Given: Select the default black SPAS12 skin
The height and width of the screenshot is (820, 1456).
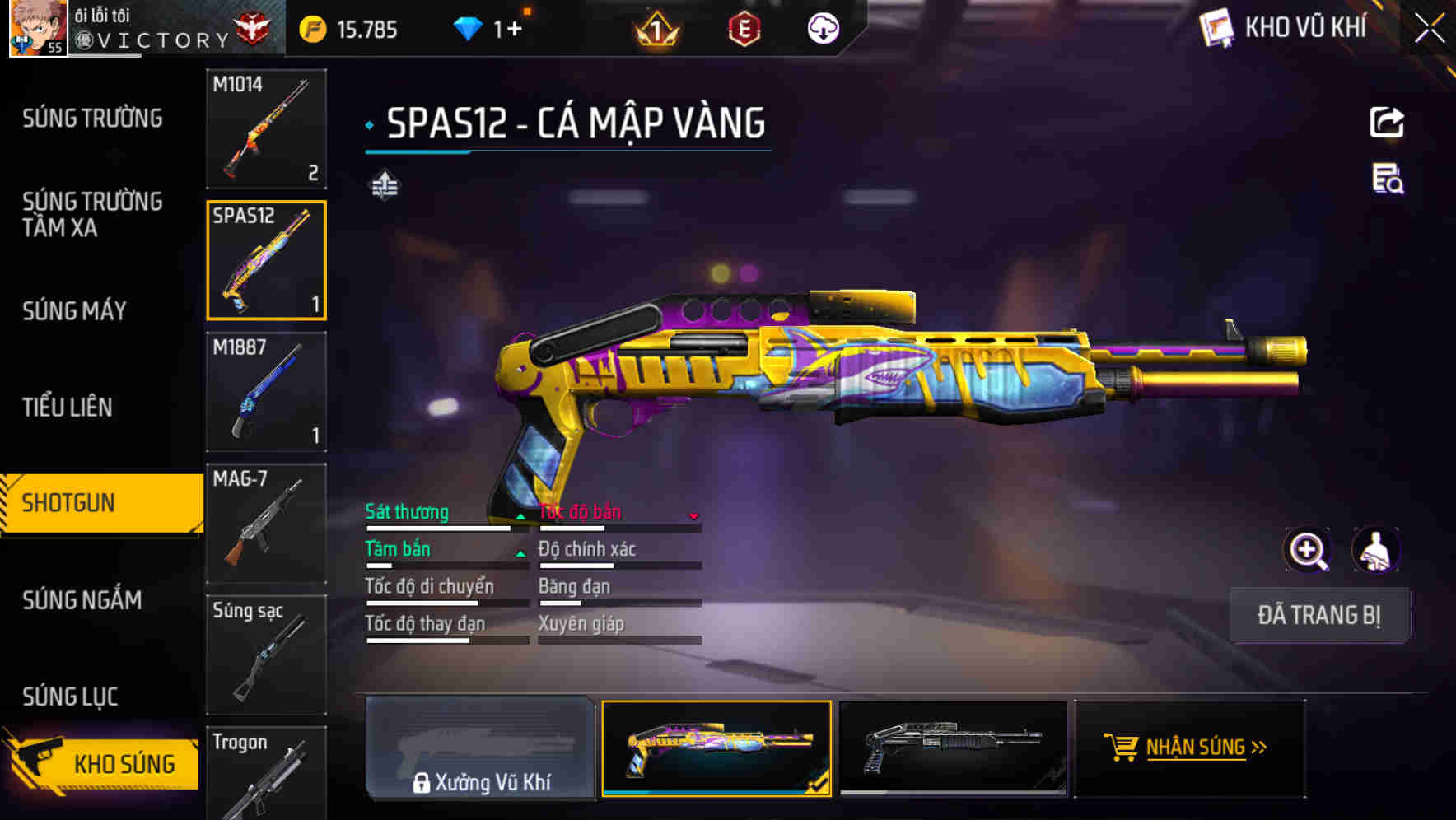Looking at the screenshot, I should [x=953, y=748].
